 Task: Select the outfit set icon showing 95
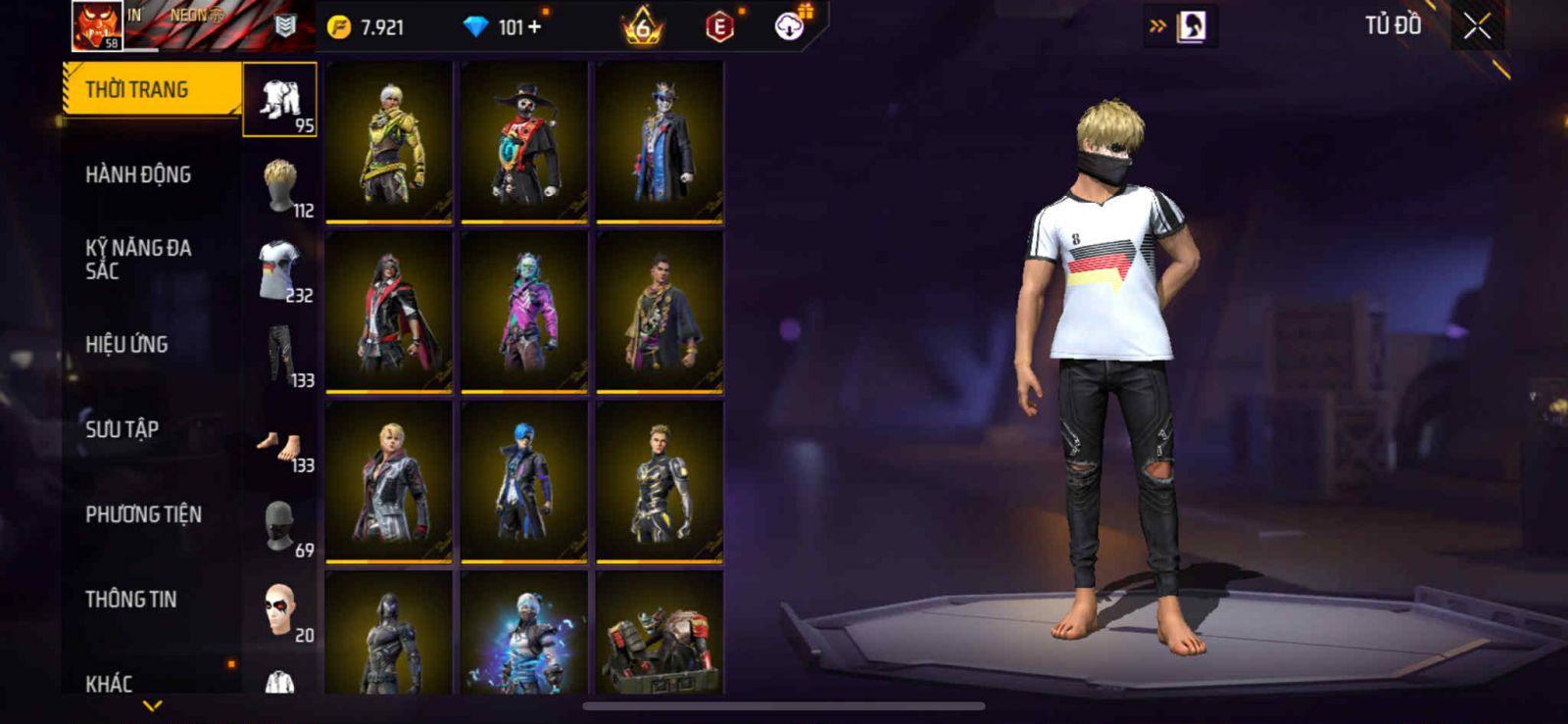pyautogui.click(x=280, y=100)
